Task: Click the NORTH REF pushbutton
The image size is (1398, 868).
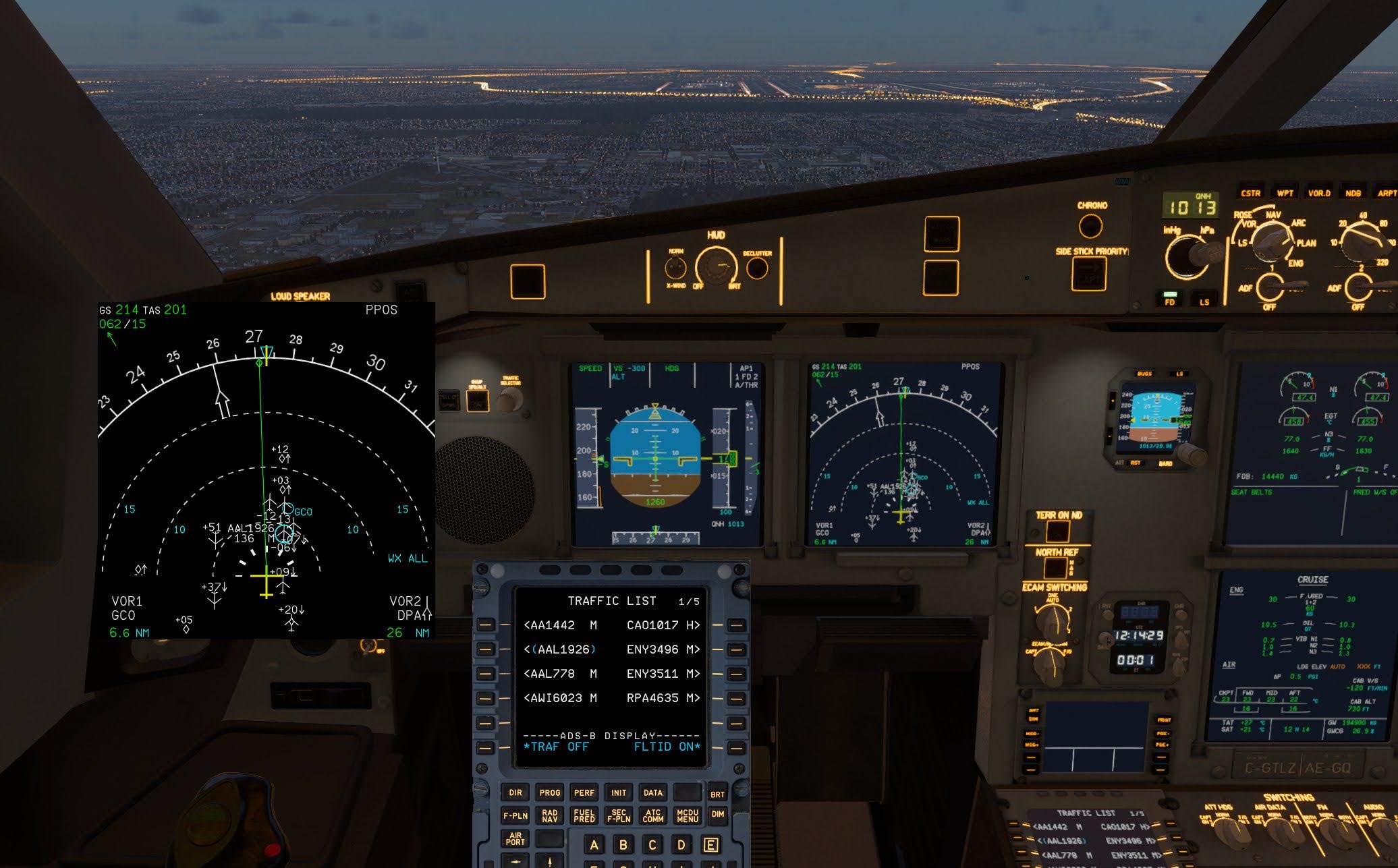Action: point(1057,568)
